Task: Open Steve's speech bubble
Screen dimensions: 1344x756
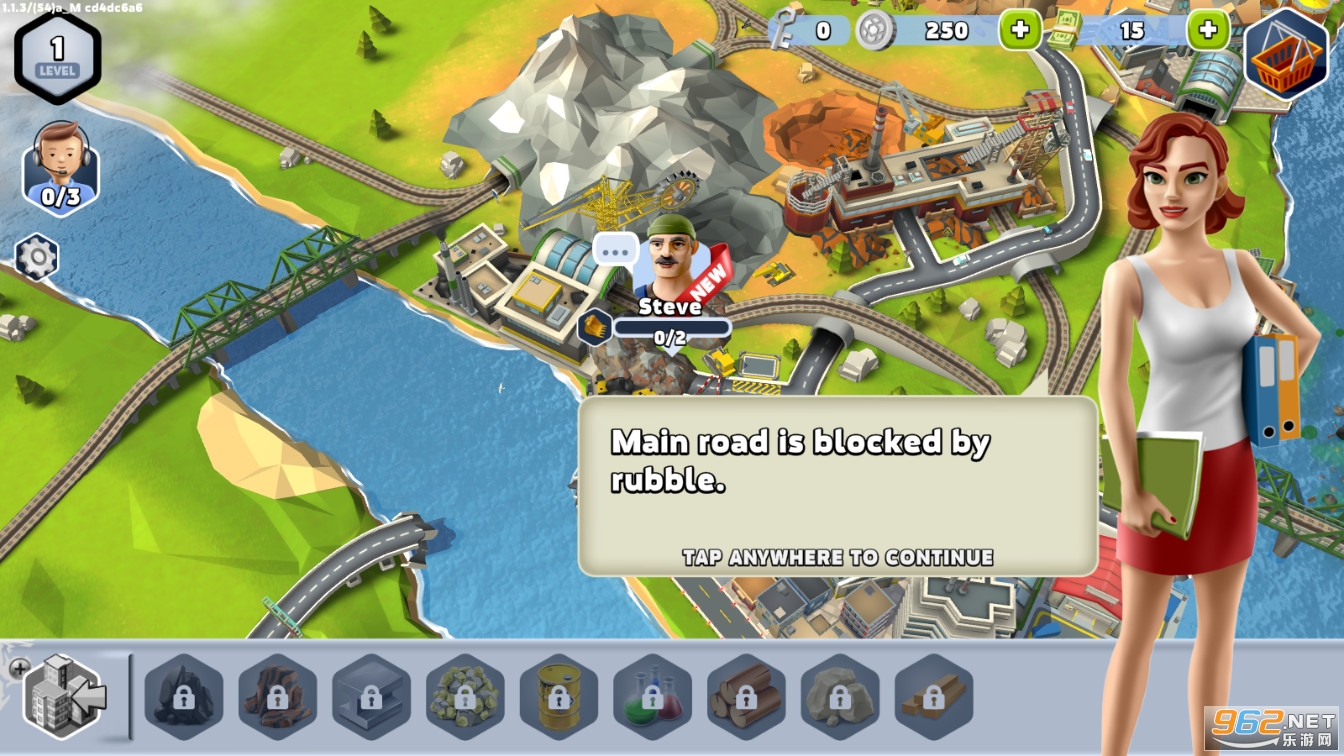Action: click(615, 248)
